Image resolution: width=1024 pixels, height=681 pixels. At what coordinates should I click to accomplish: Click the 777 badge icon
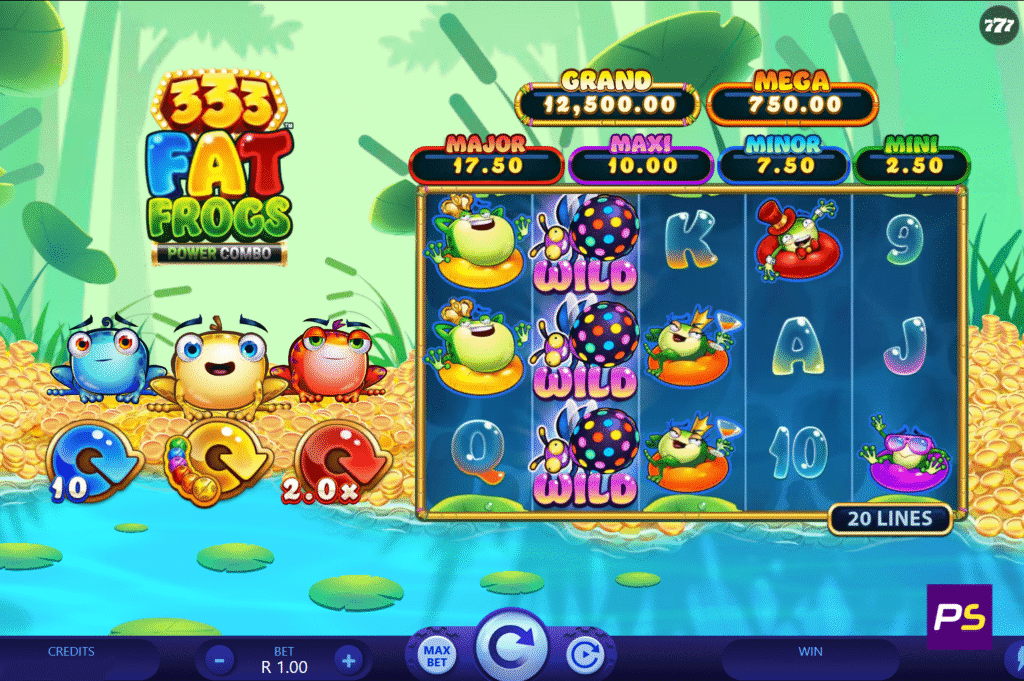[x=999, y=24]
